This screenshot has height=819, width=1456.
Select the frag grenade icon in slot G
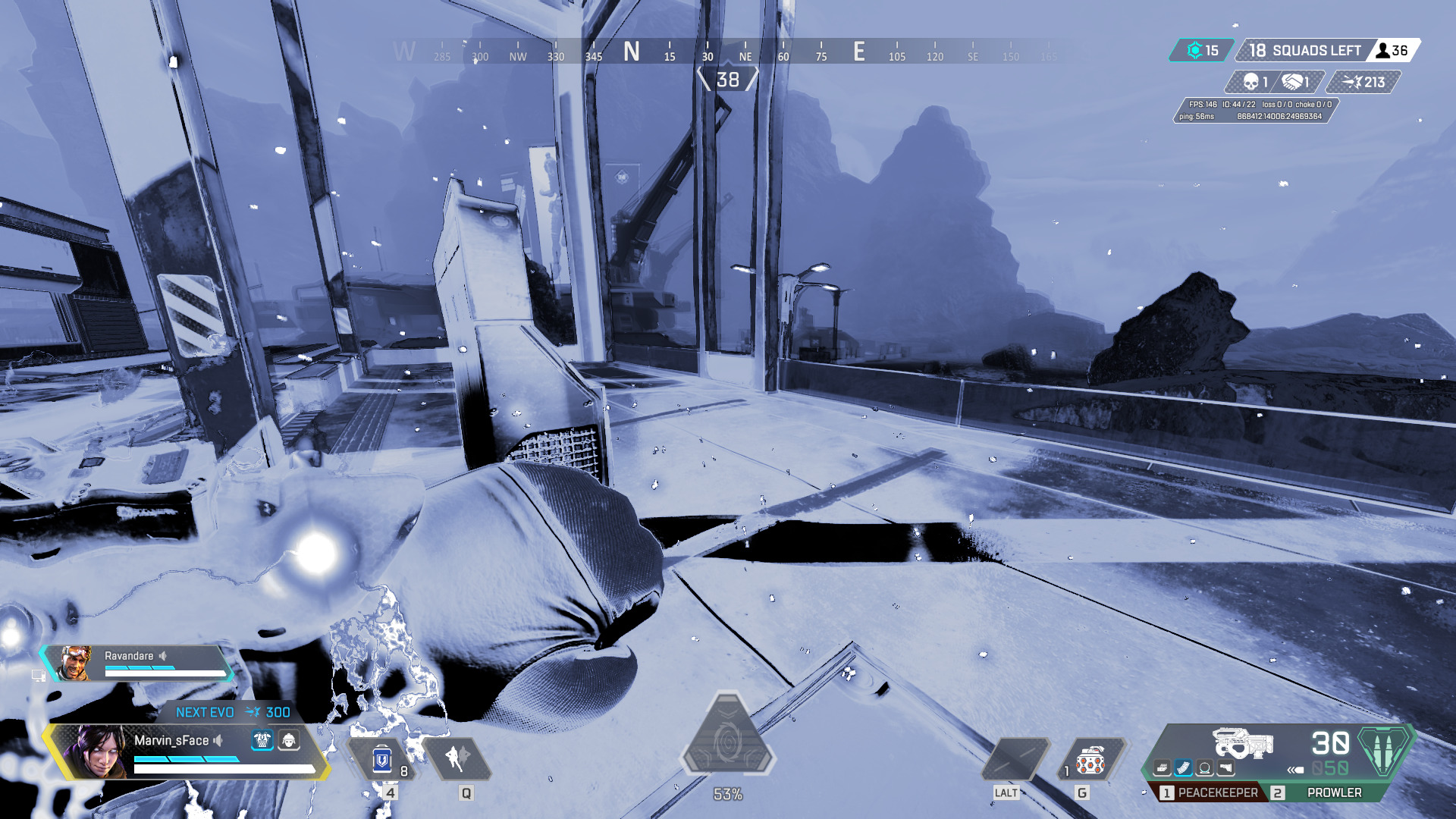tap(1090, 761)
